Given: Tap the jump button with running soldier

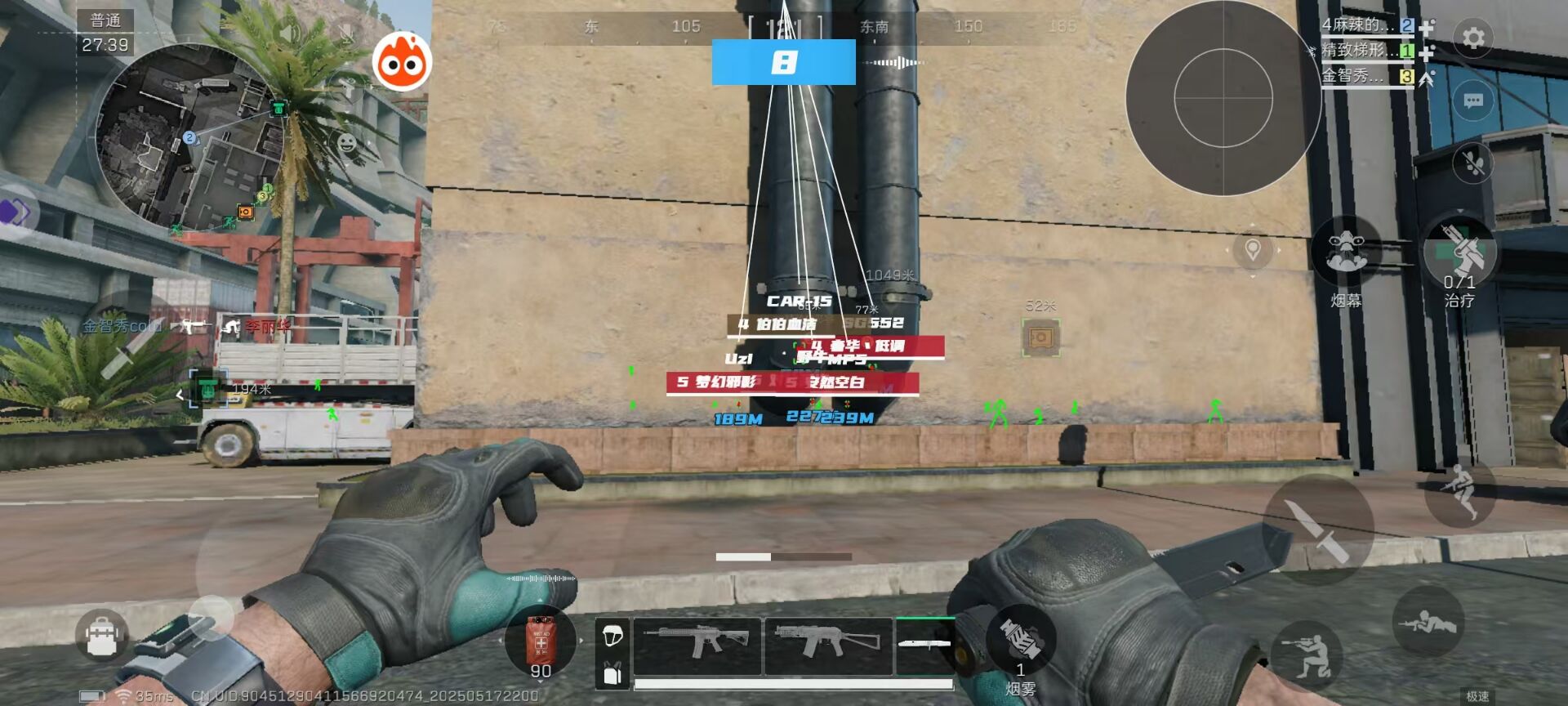Looking at the screenshot, I should pos(1459,492).
